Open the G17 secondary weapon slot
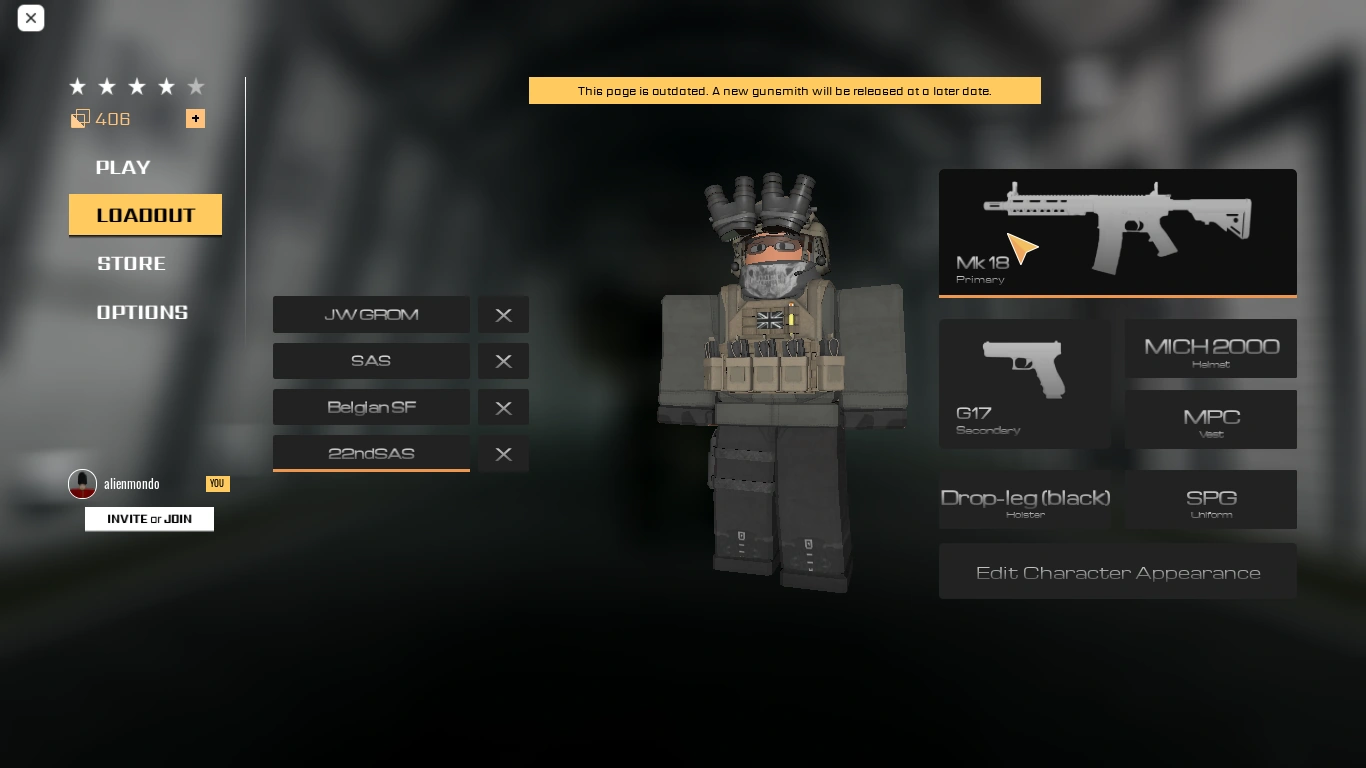The height and width of the screenshot is (768, 1366). tap(1024, 384)
